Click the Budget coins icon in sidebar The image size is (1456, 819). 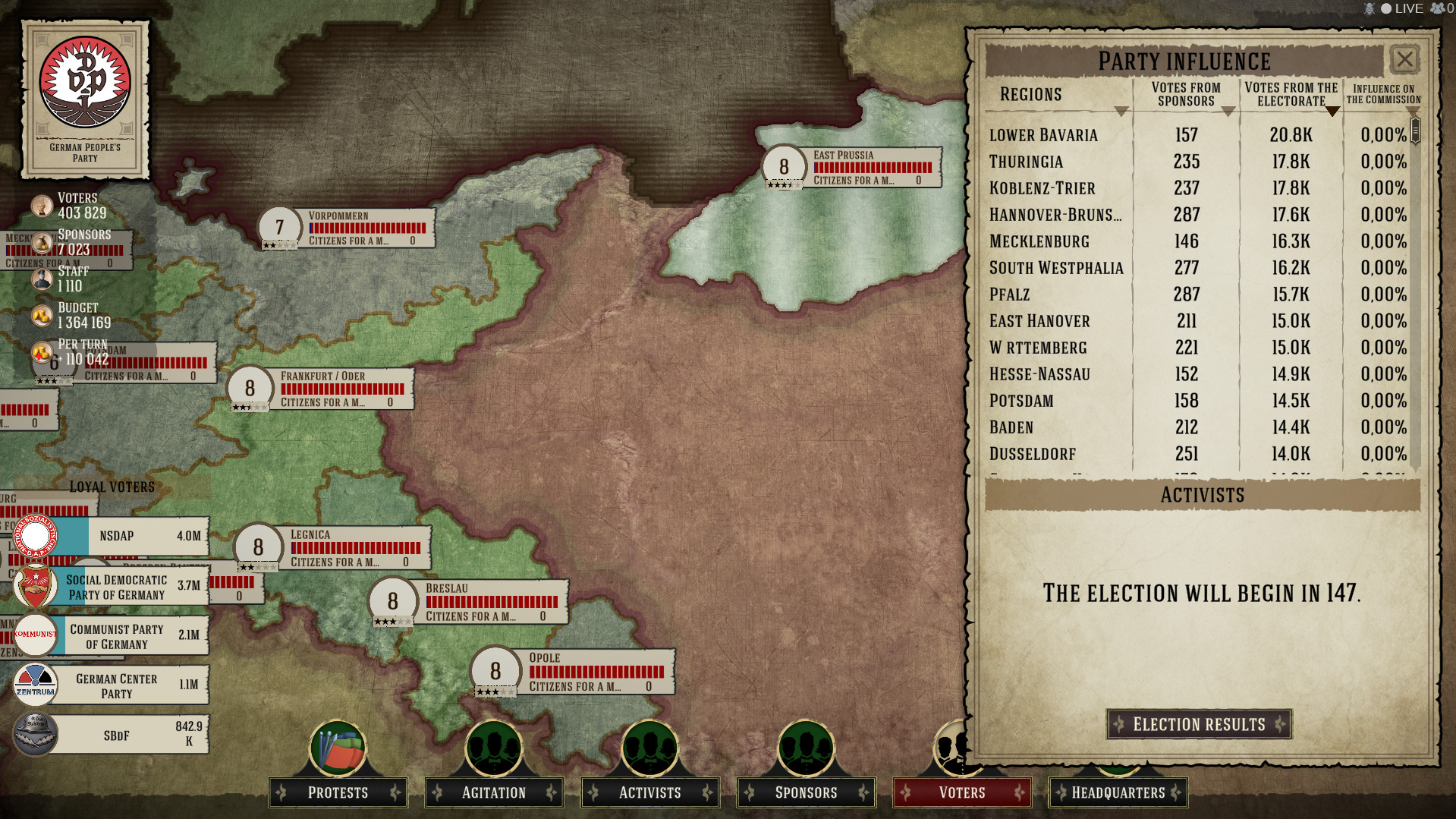[x=41, y=315]
